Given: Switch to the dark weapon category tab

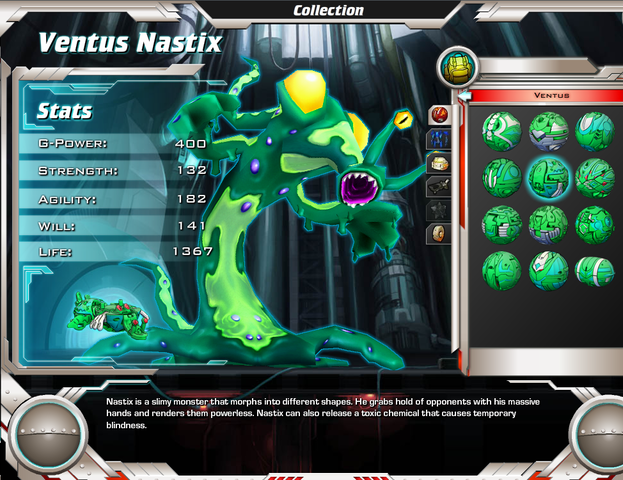Looking at the screenshot, I should (x=438, y=186).
